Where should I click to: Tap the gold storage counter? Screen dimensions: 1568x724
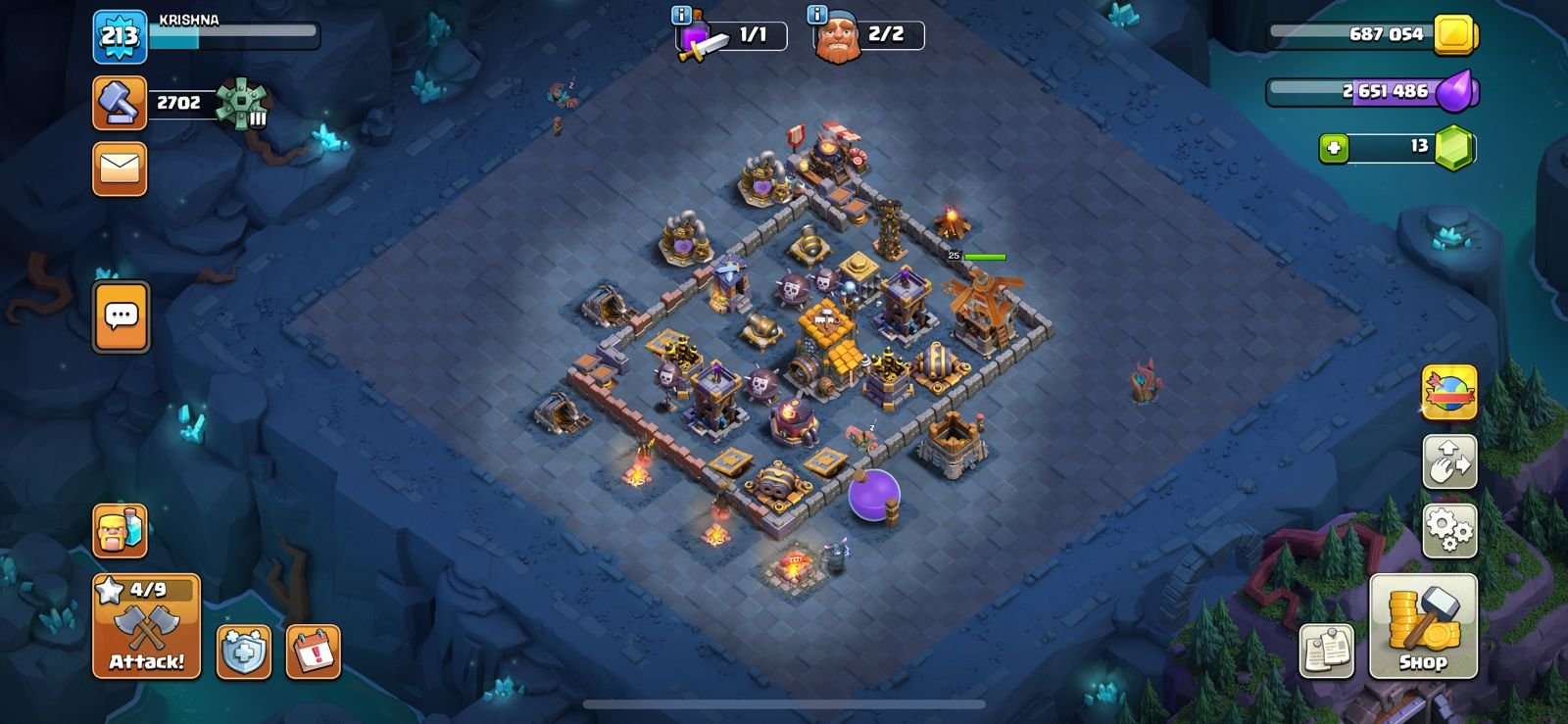point(1372,34)
